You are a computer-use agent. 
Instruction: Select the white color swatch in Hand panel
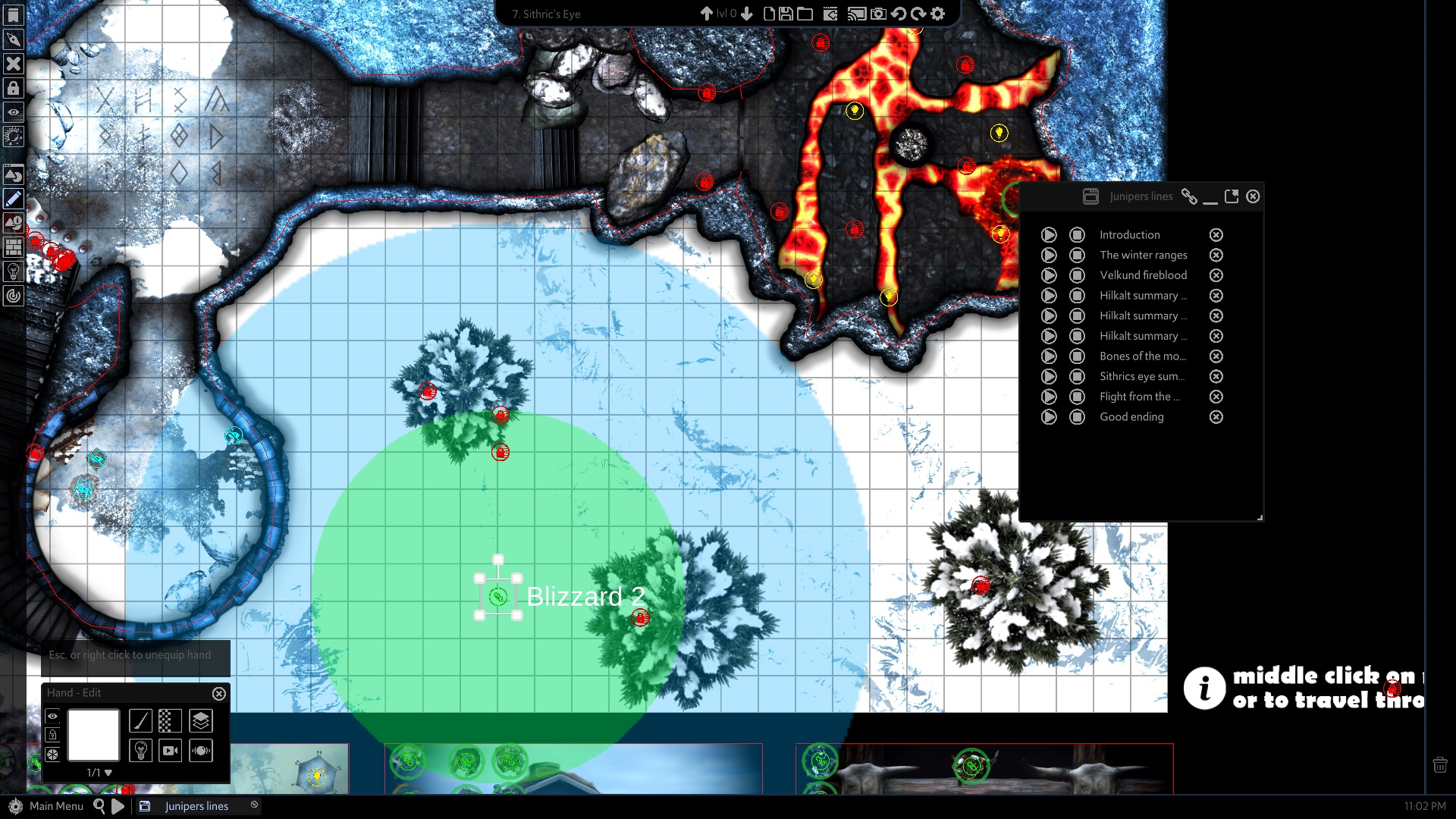click(x=93, y=734)
